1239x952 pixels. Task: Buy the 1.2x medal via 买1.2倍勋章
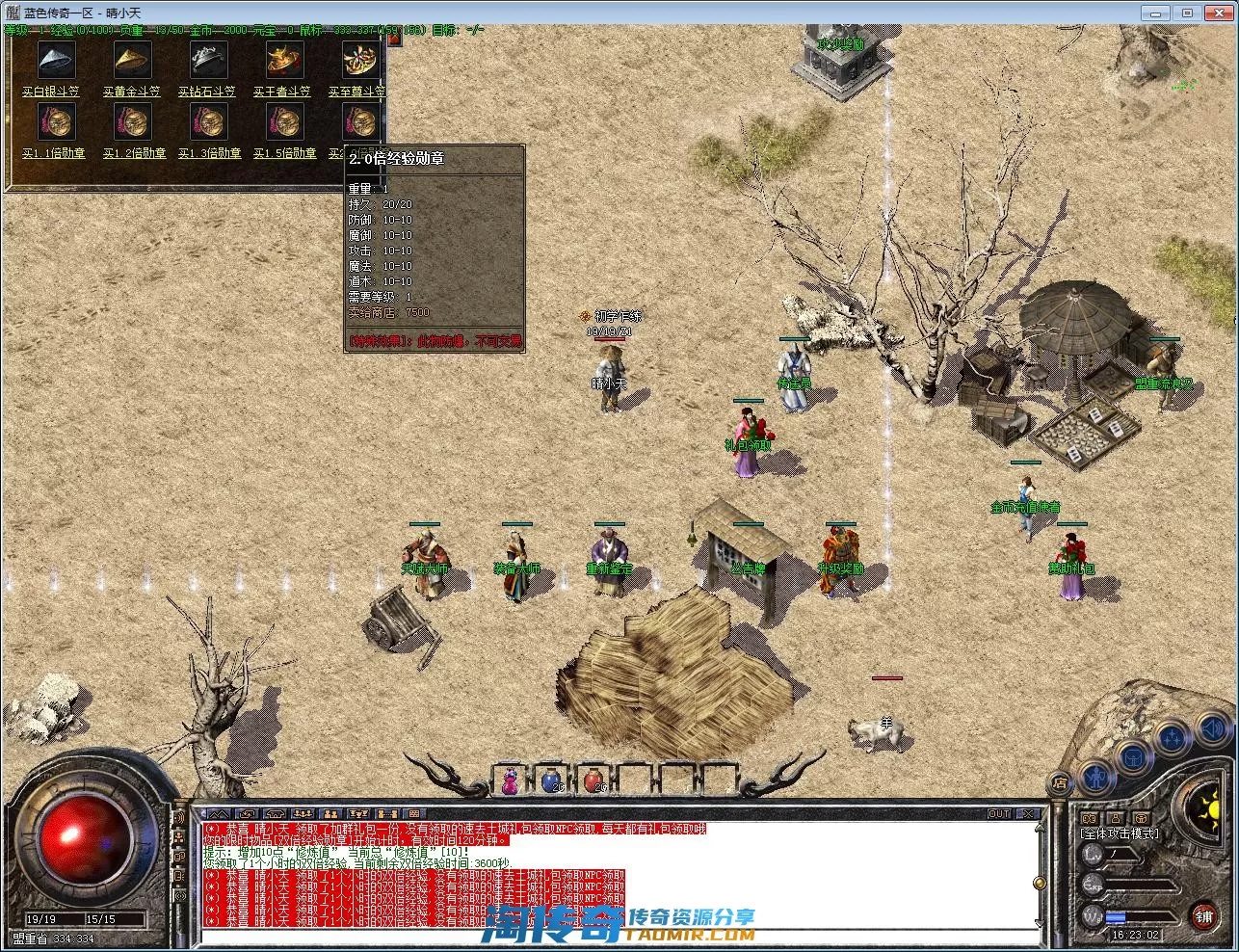134,153
